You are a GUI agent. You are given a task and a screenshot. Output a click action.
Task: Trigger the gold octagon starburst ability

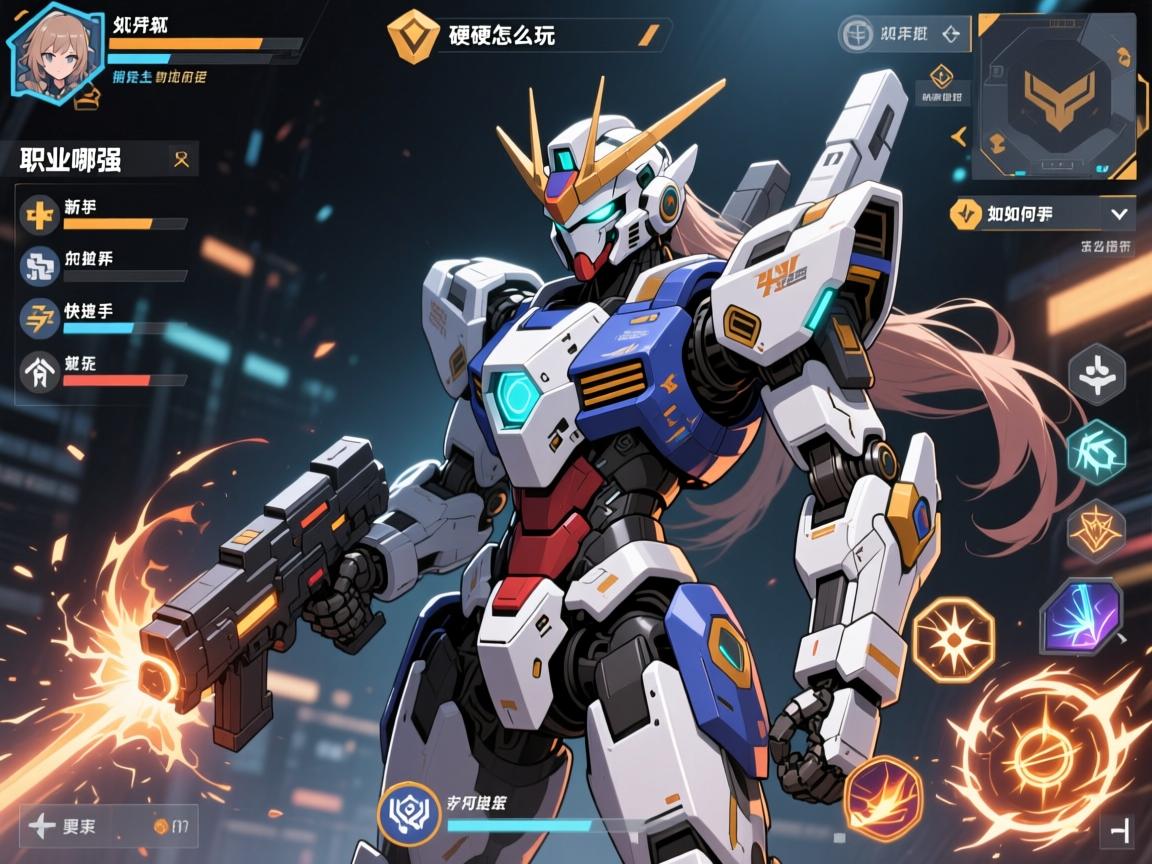coord(954,640)
